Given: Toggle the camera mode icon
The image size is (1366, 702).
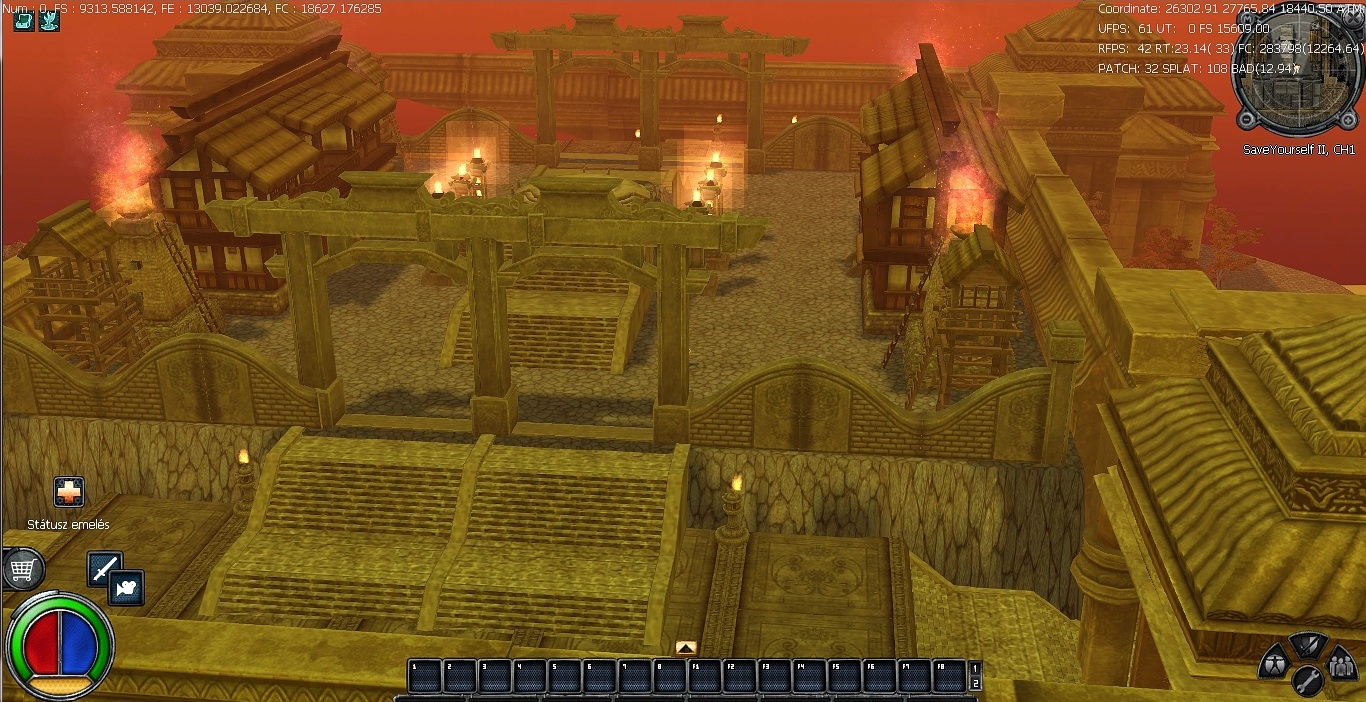Looking at the screenshot, I should tap(127, 588).
